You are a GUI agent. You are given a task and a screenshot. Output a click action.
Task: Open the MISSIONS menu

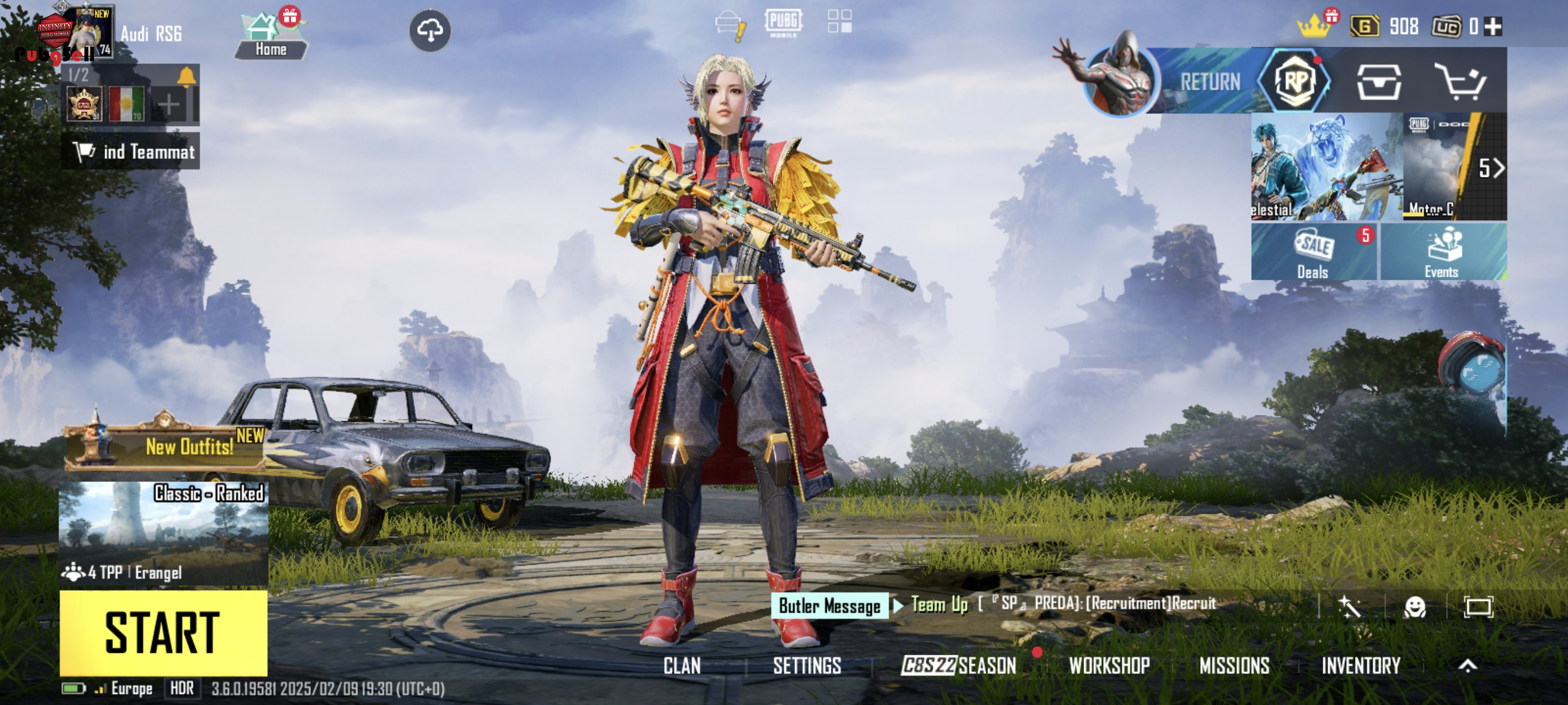[1234, 666]
